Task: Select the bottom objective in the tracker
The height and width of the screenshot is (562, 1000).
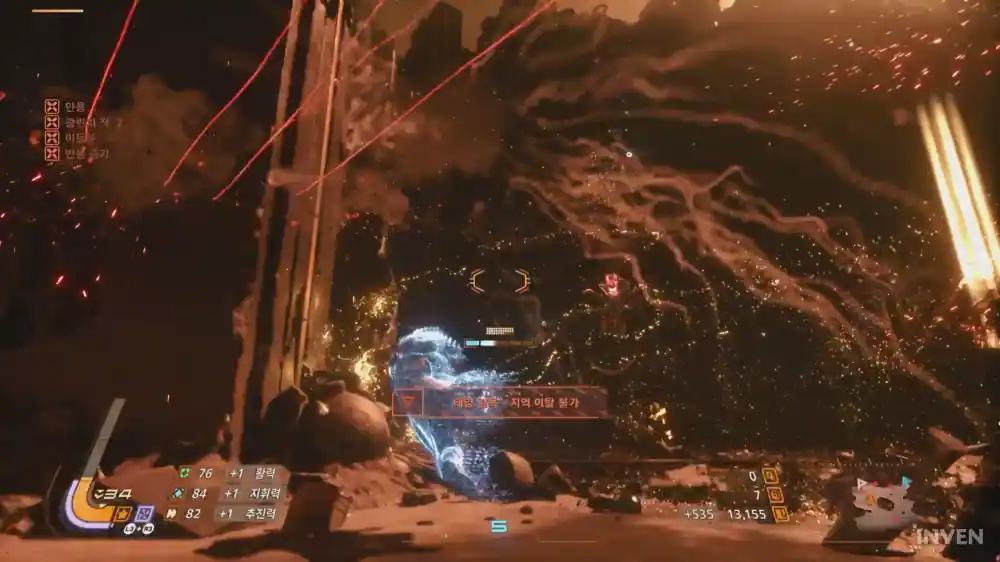Action: tap(52, 154)
